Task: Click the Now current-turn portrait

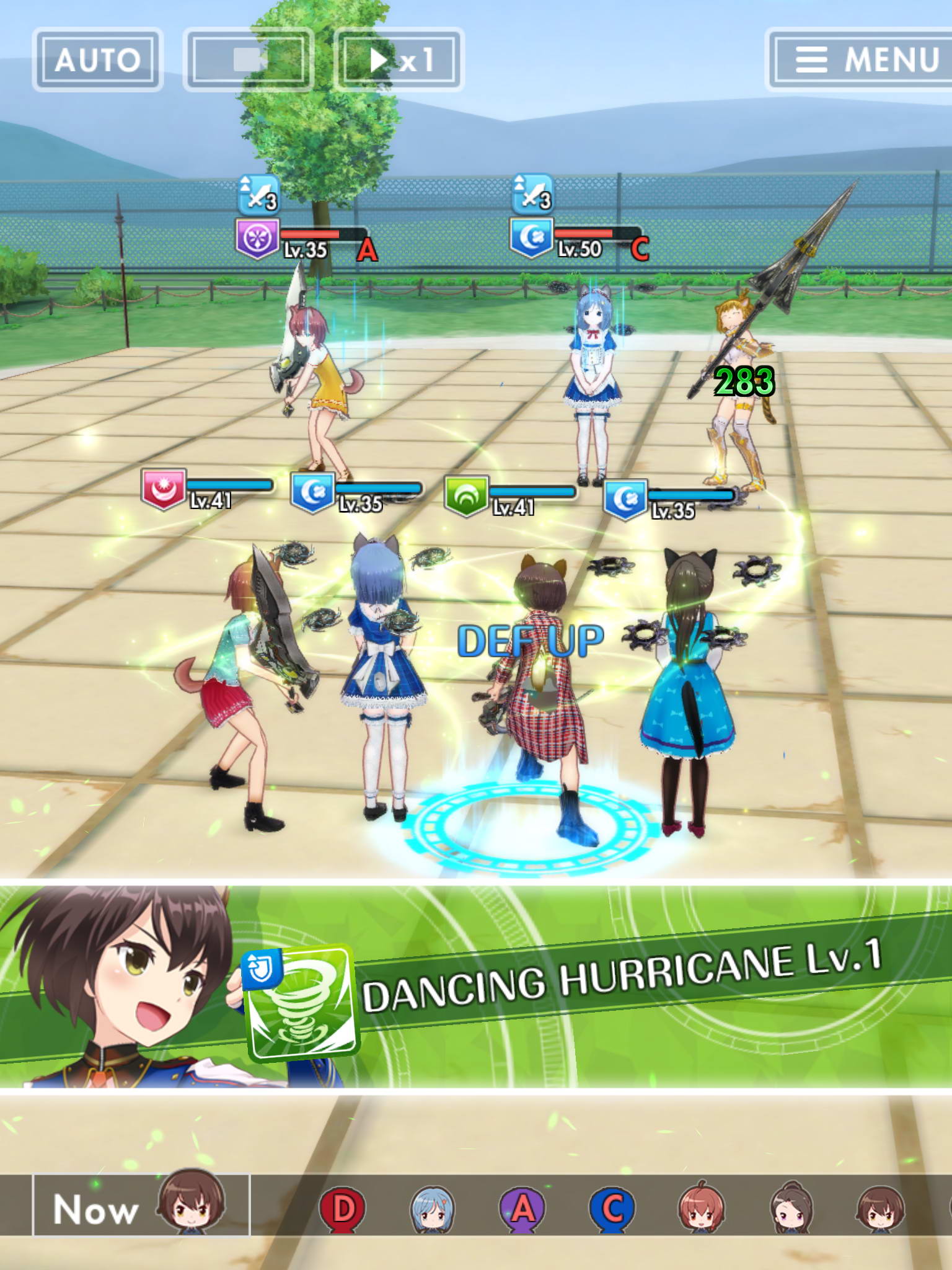Action: [190, 1203]
